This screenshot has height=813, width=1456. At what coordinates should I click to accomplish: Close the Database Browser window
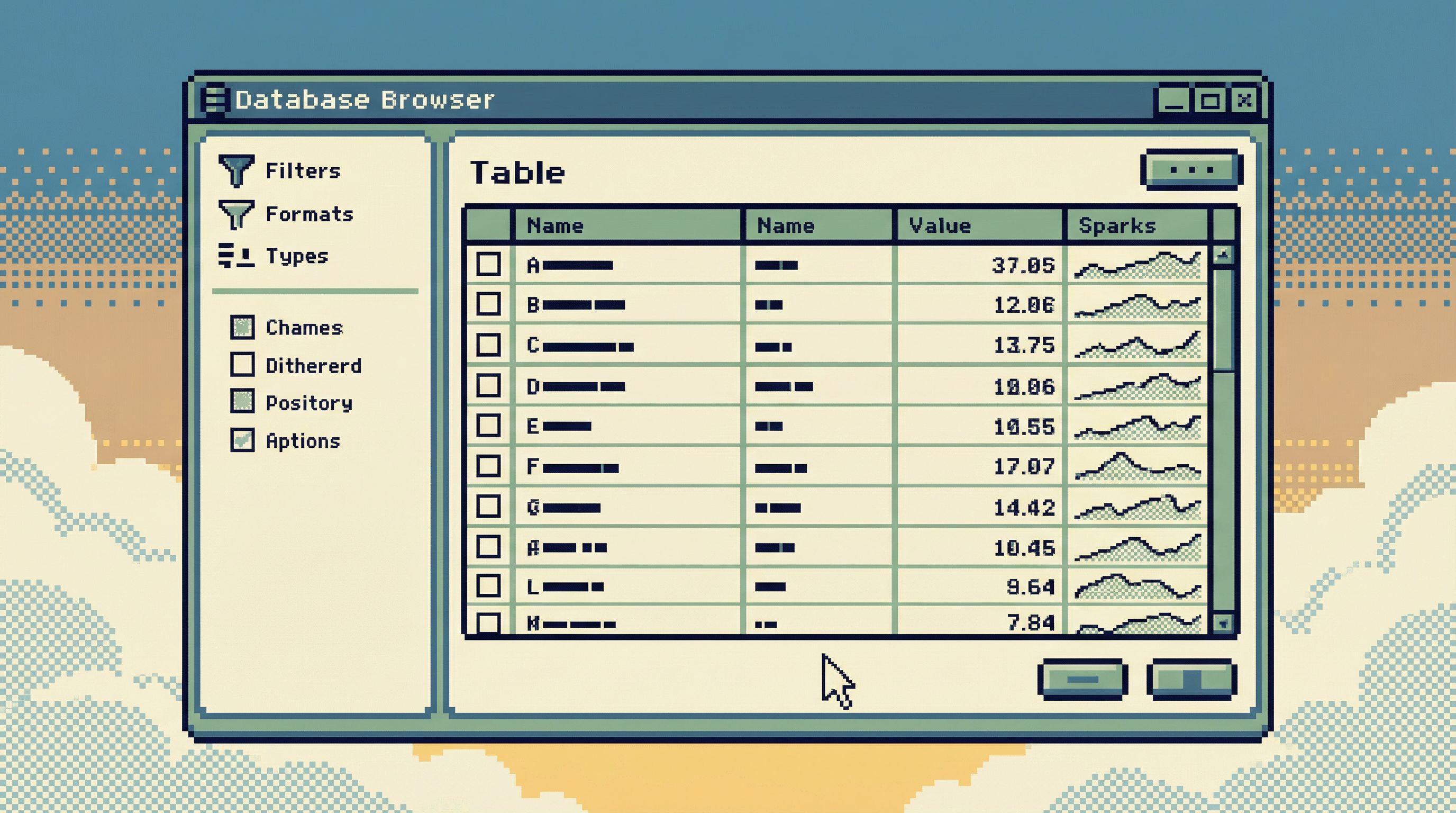pos(1244,102)
